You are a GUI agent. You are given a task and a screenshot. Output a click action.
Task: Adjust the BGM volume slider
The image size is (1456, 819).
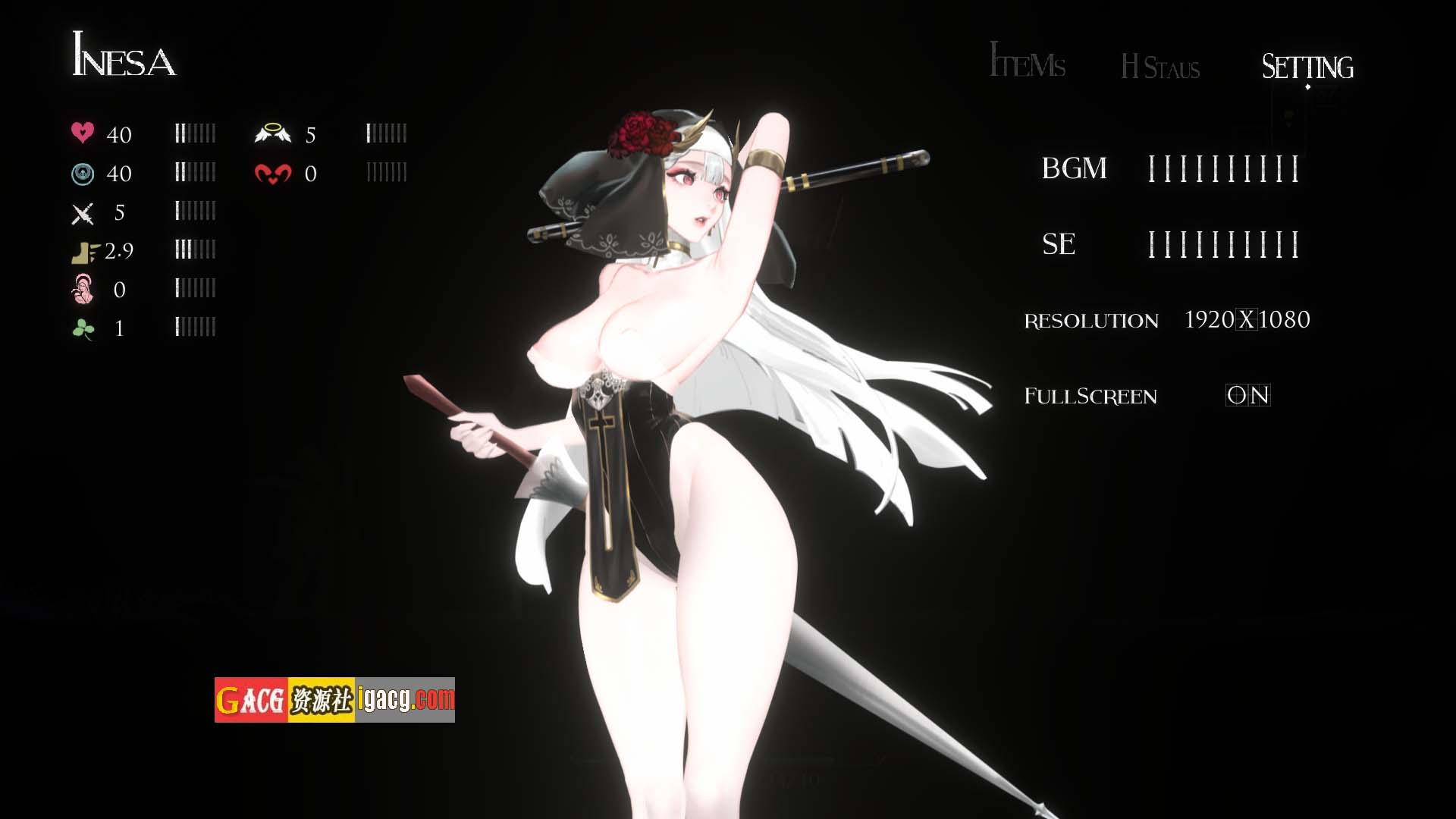pyautogui.click(x=1223, y=168)
